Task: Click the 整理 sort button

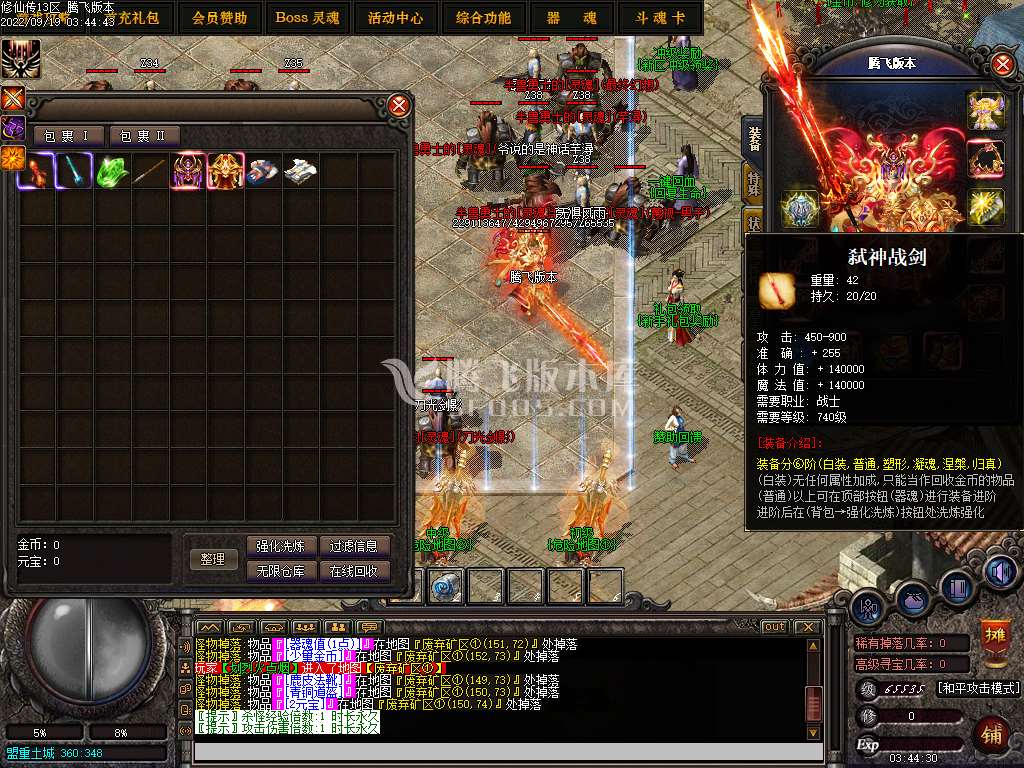Action: 213,559
